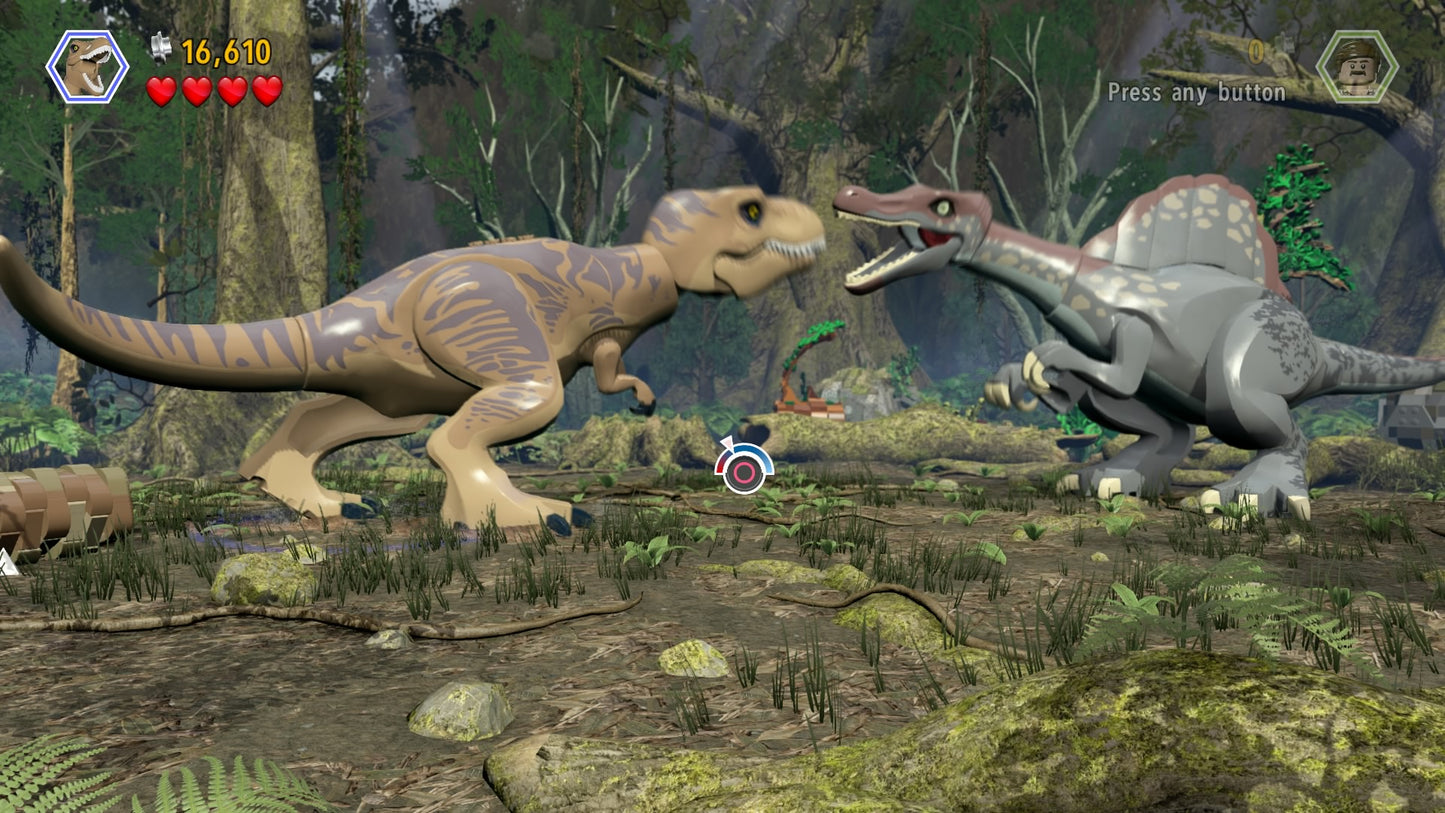
Task: Click the red segment of the roar gauge arc
Action: tap(718, 466)
